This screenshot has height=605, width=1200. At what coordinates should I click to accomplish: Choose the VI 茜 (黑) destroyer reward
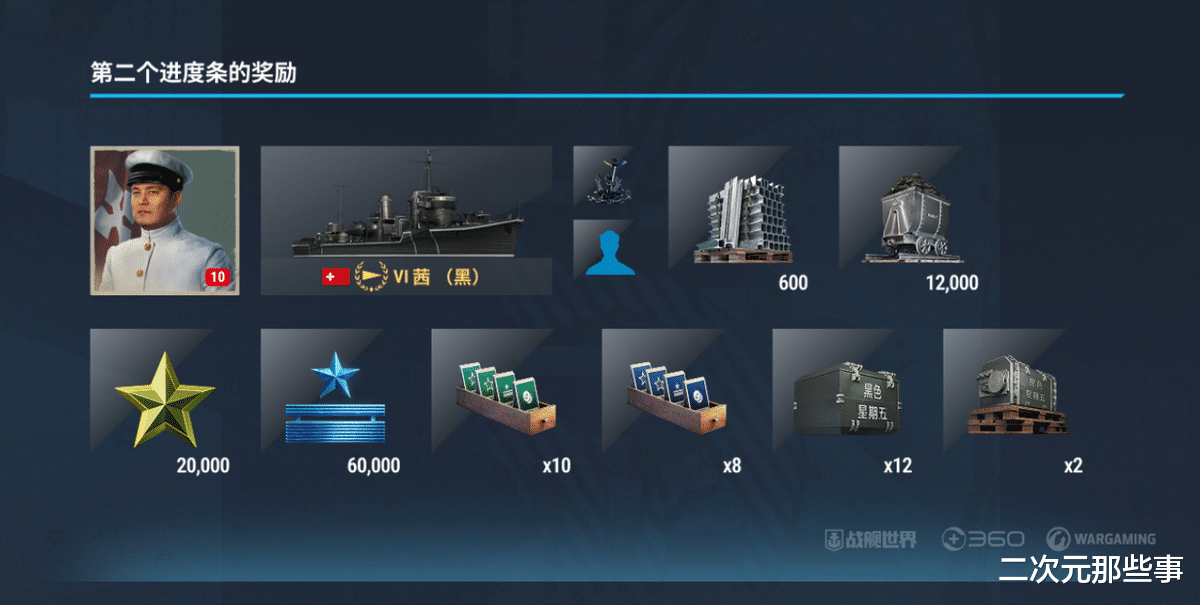[x=406, y=220]
